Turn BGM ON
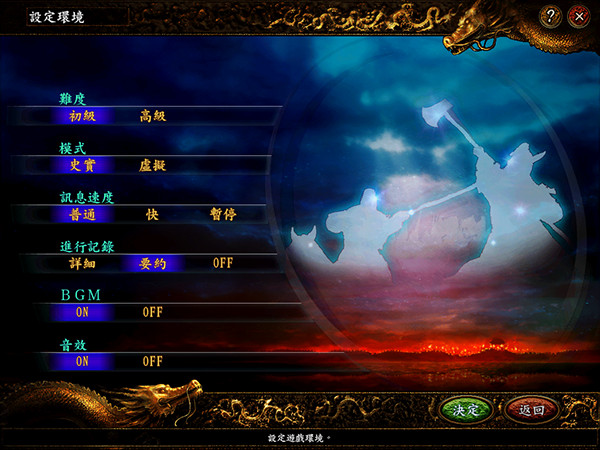600x450 pixels. coord(82,312)
